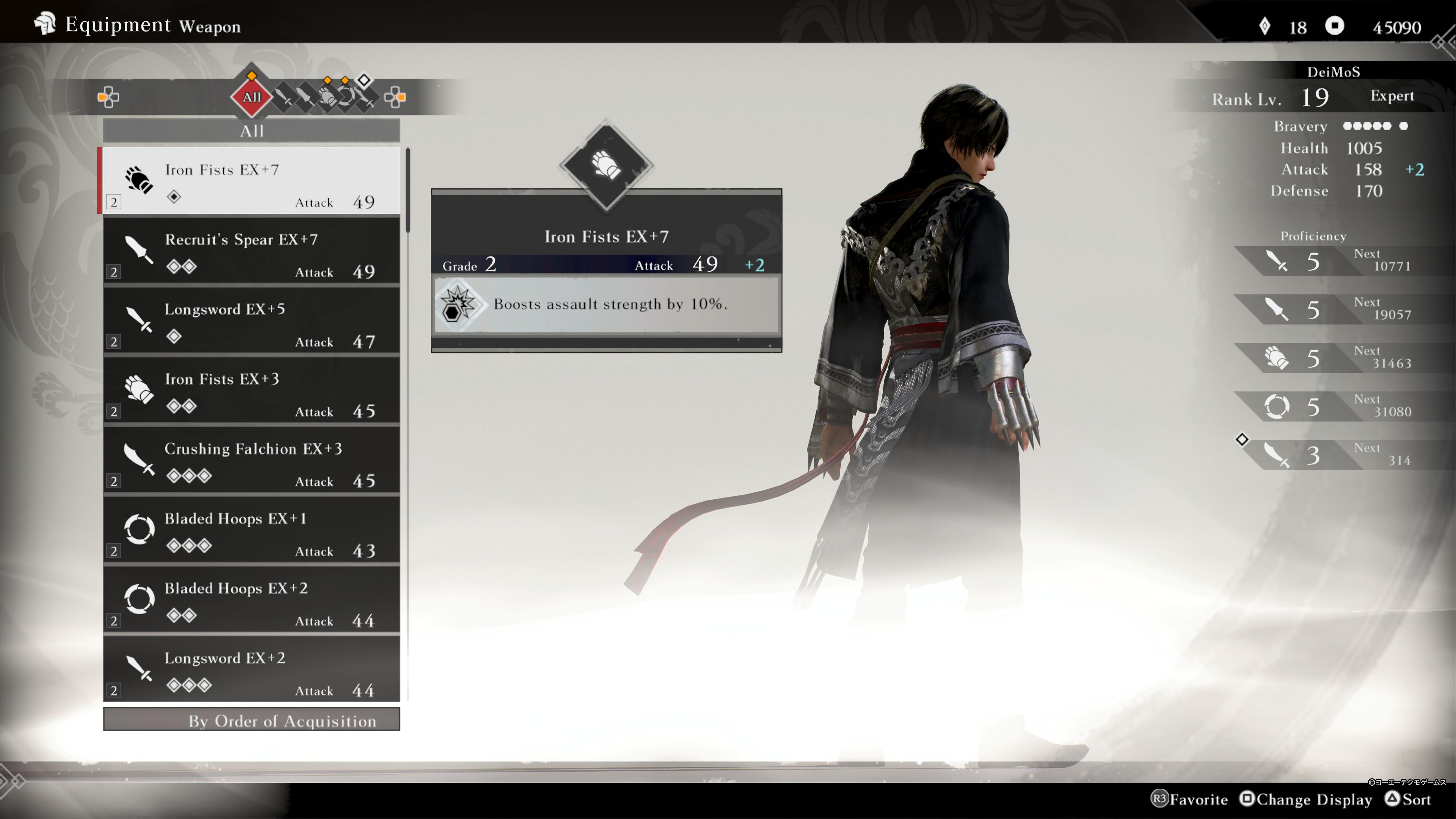
Task: Click the Sort option in the footer
Action: click(1409, 799)
